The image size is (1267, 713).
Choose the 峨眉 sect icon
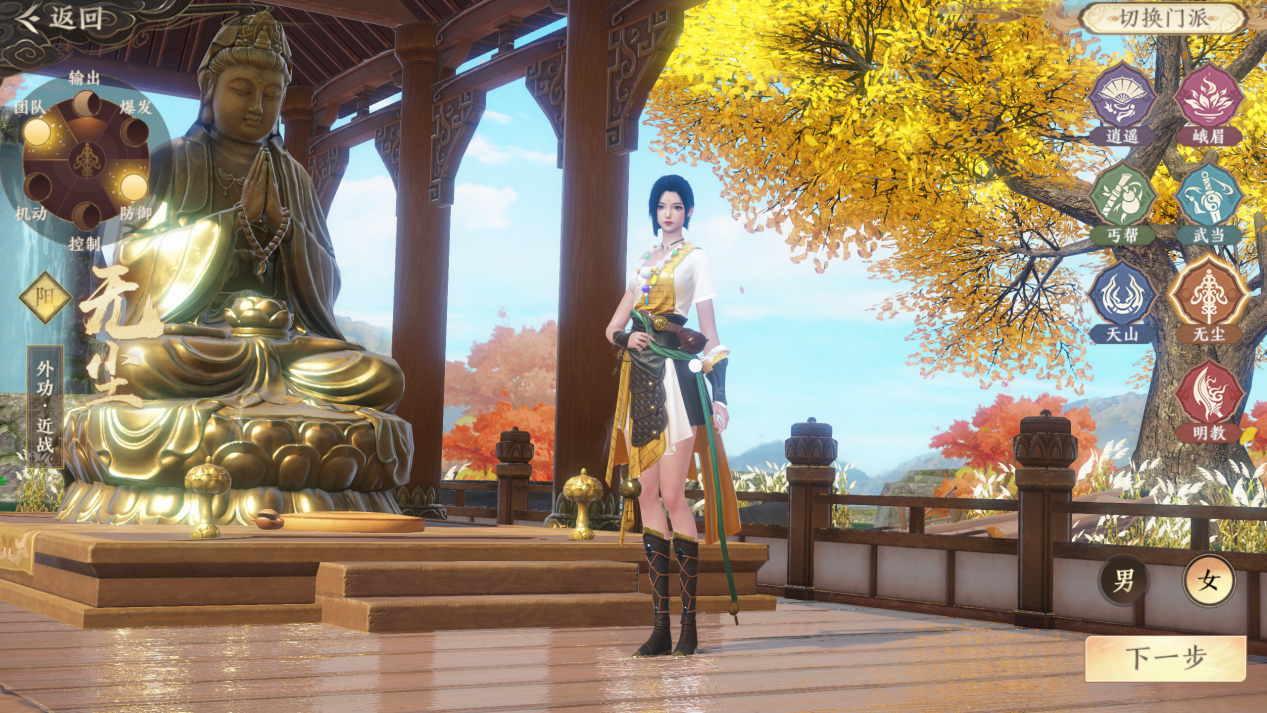point(1208,98)
